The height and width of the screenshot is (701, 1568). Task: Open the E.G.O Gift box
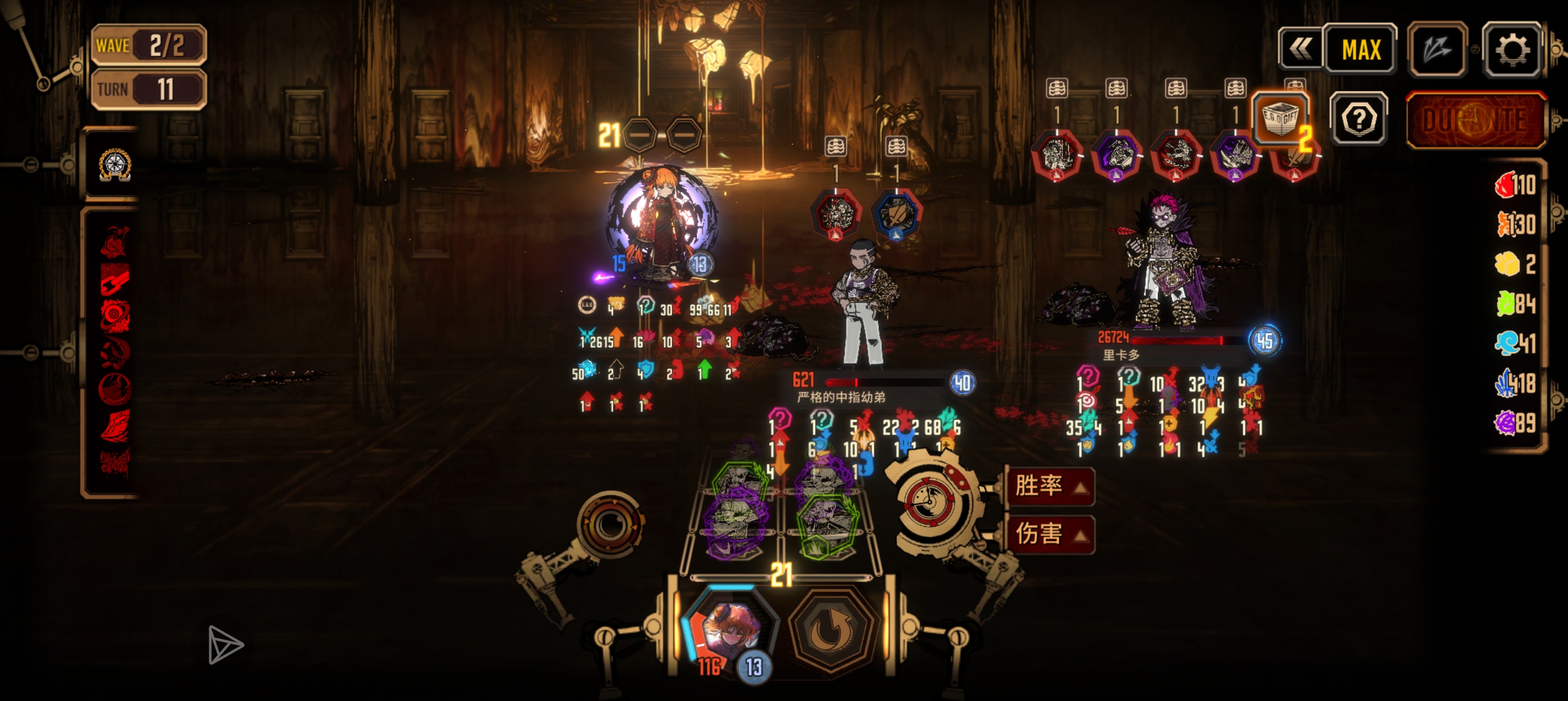[1281, 119]
